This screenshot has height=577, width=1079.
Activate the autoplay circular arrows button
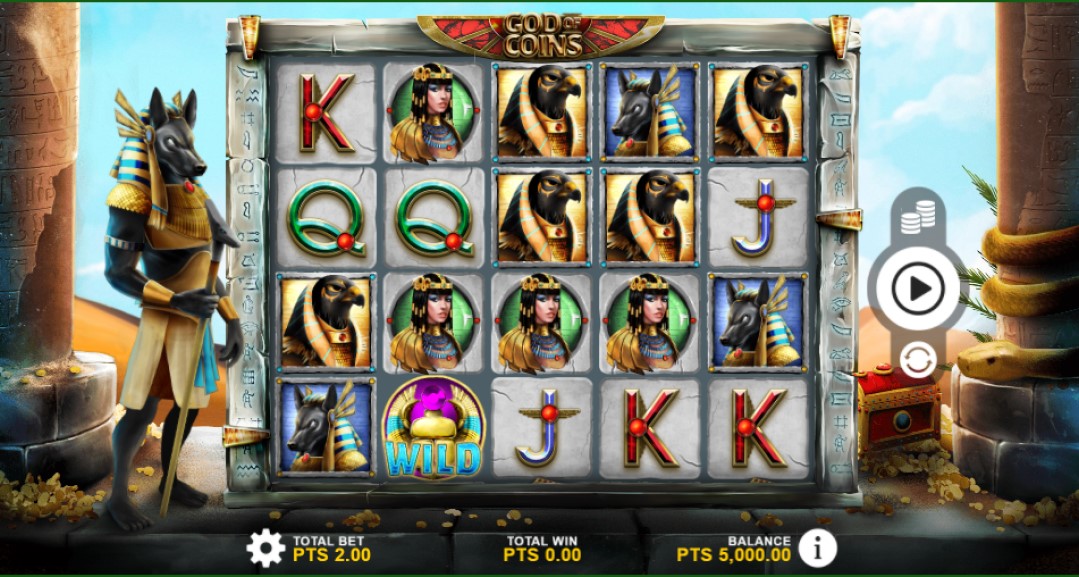click(x=917, y=360)
